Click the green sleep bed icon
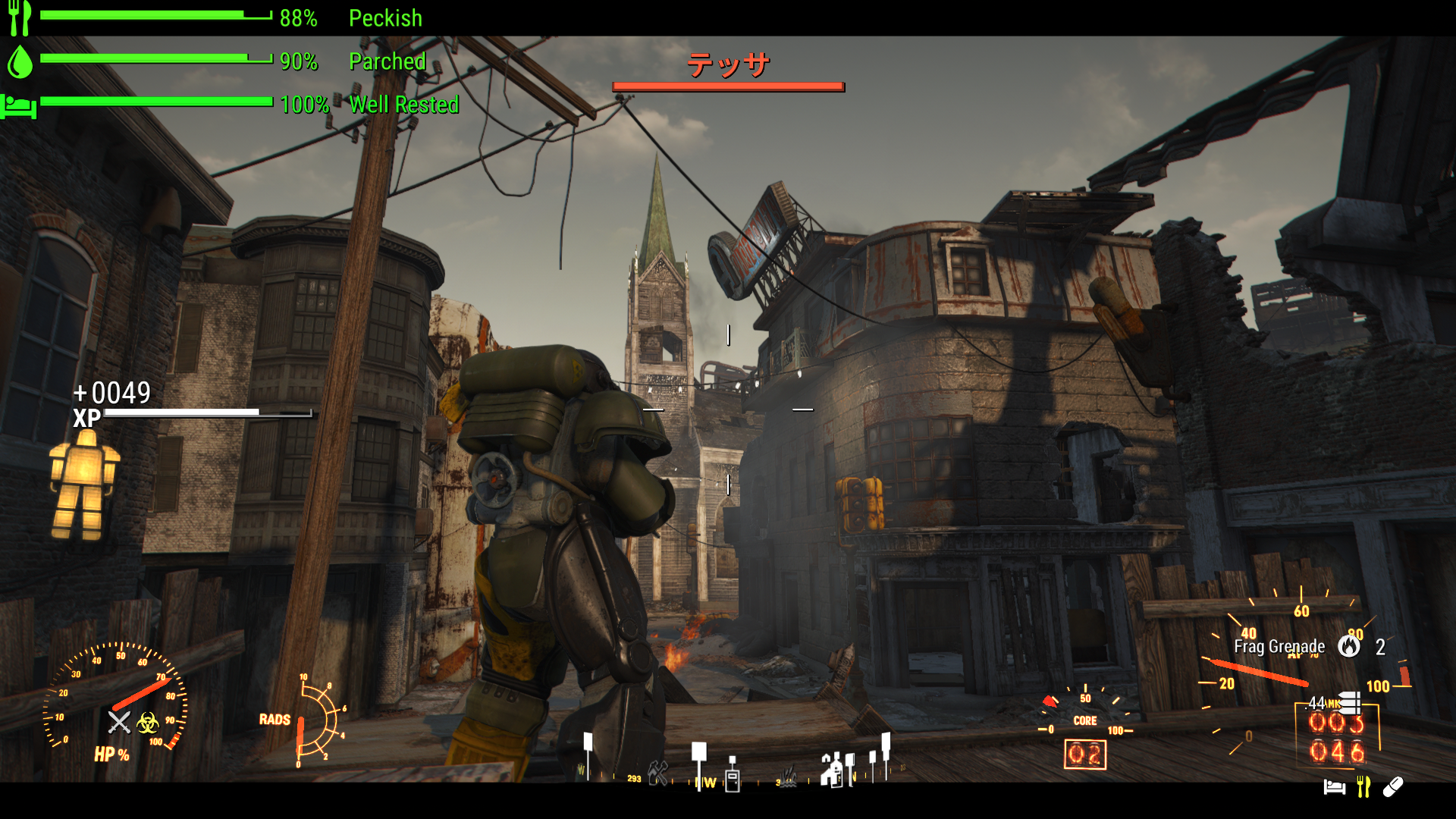The image size is (1456, 819). [x=19, y=105]
